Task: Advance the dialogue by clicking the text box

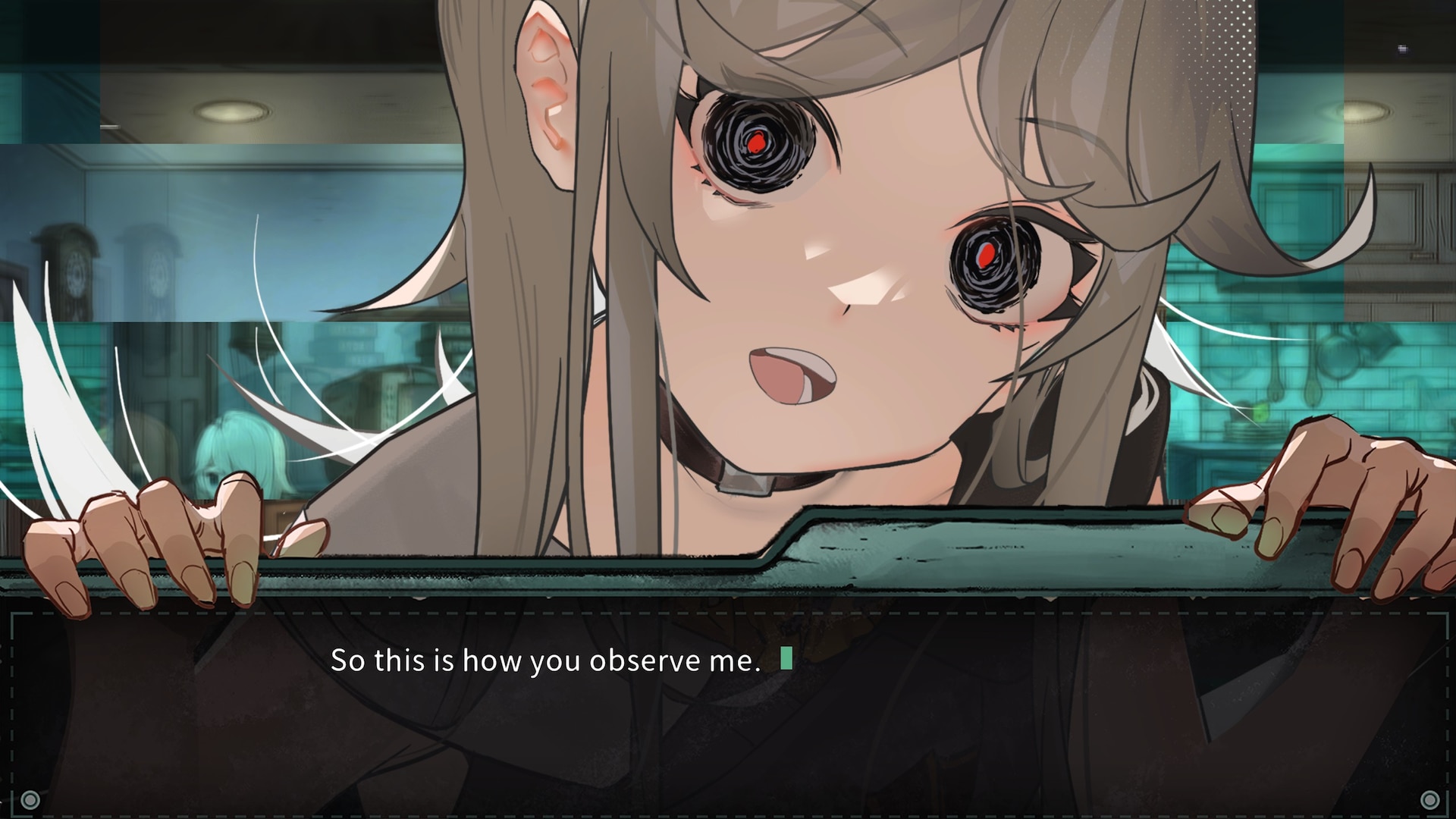Action: pos(728,713)
